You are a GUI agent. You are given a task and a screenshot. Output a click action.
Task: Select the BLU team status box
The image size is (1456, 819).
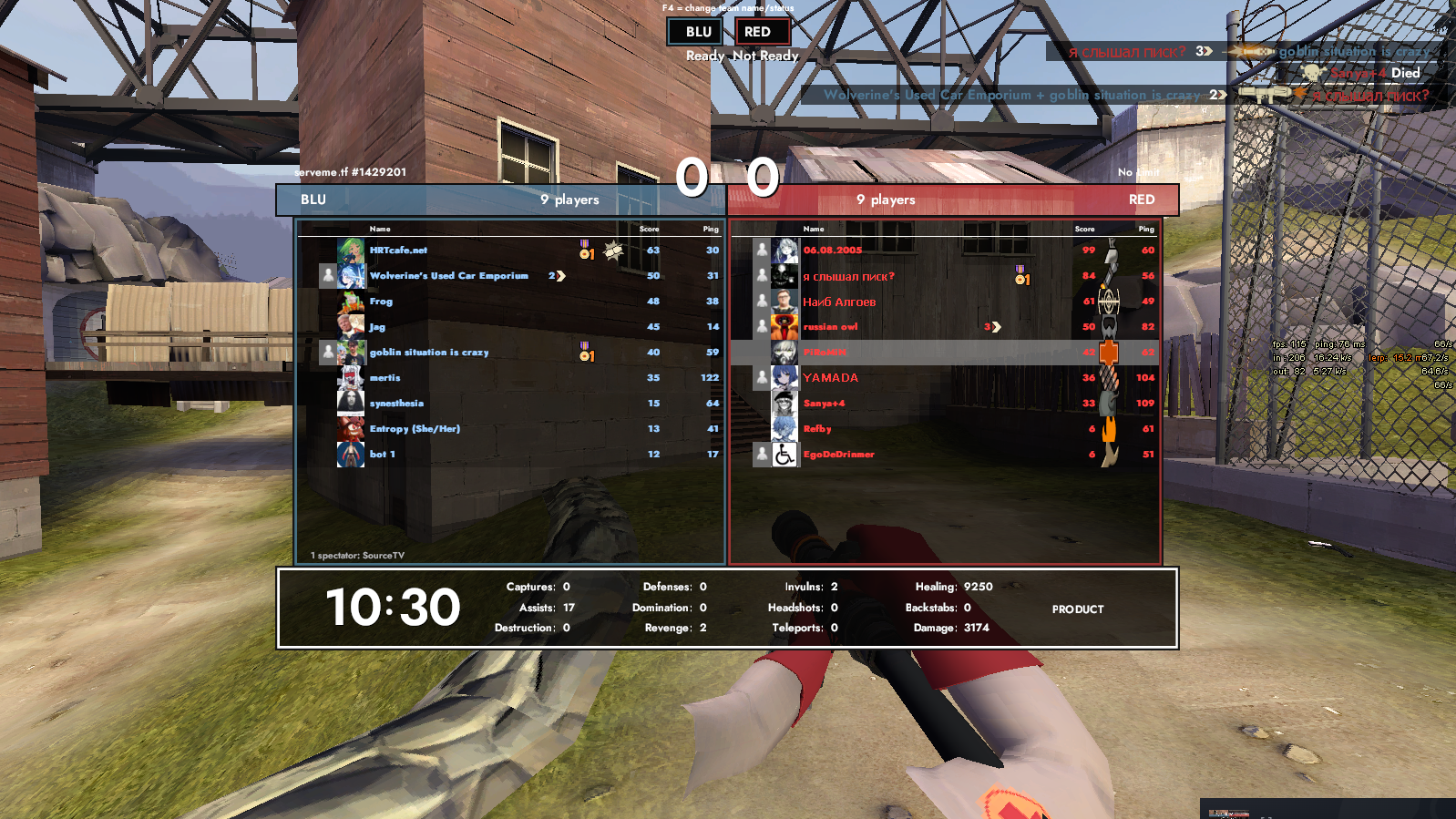point(698,32)
